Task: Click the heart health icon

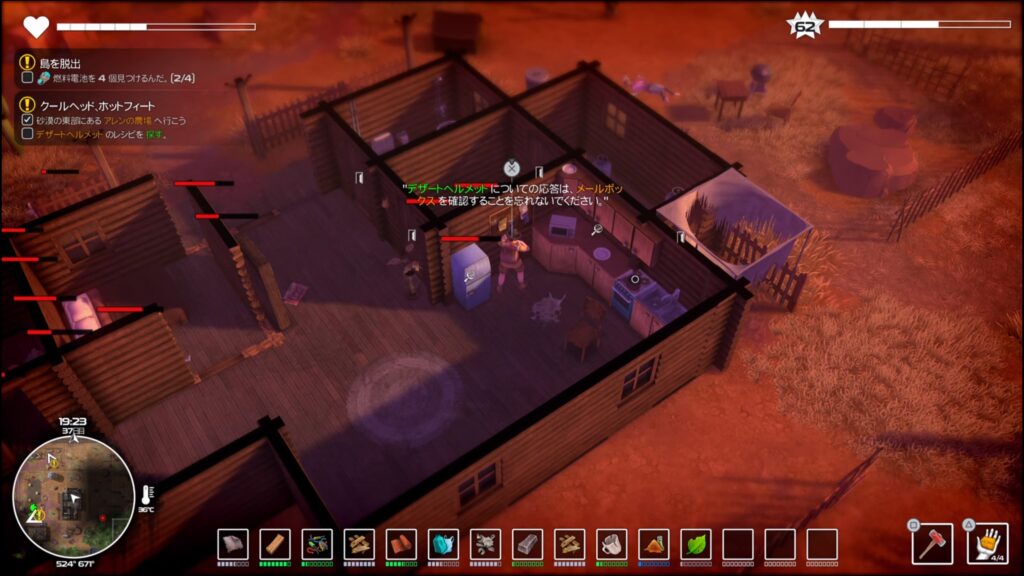Action: coord(36,27)
